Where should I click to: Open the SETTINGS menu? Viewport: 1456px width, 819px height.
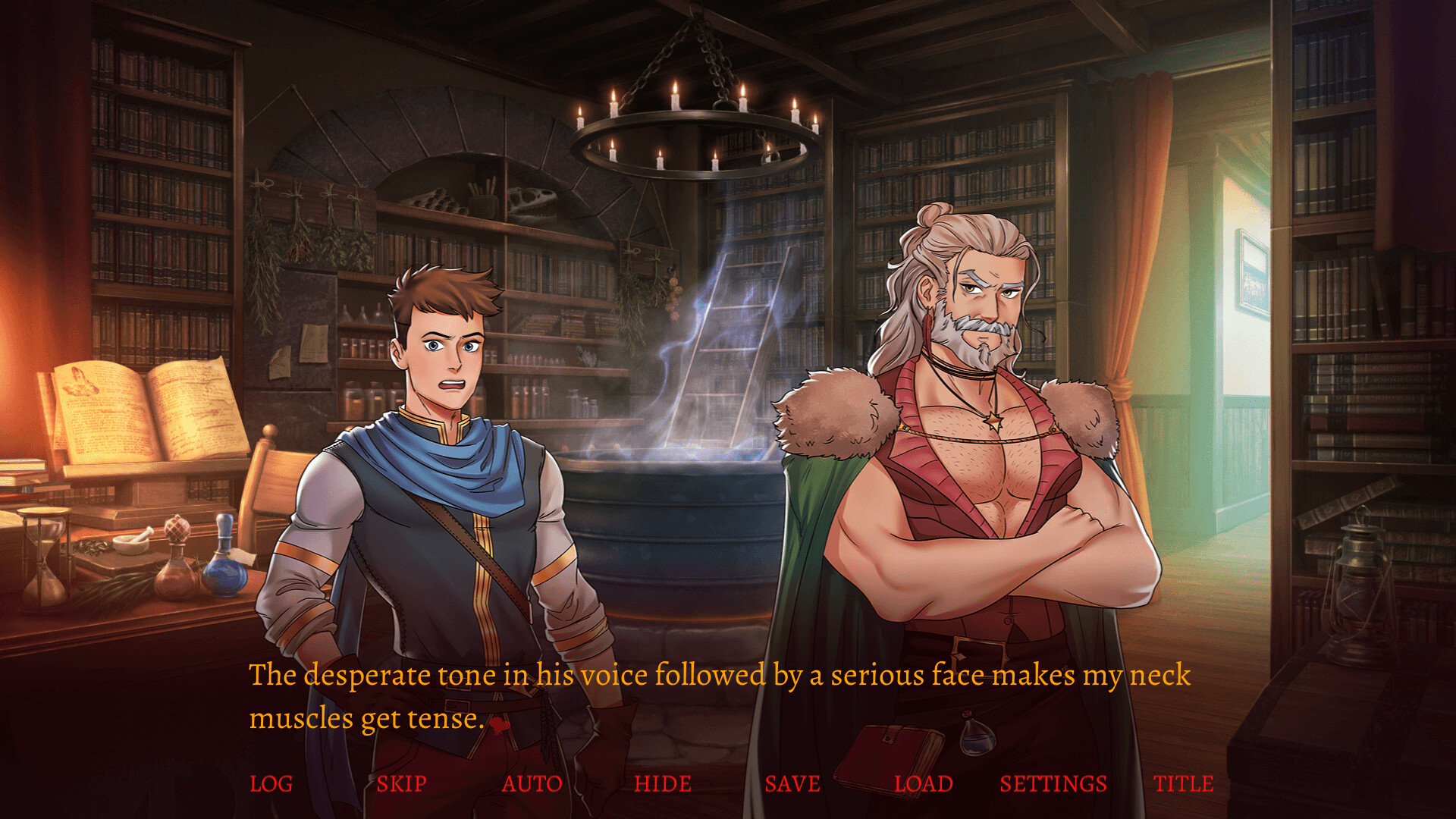[1054, 784]
